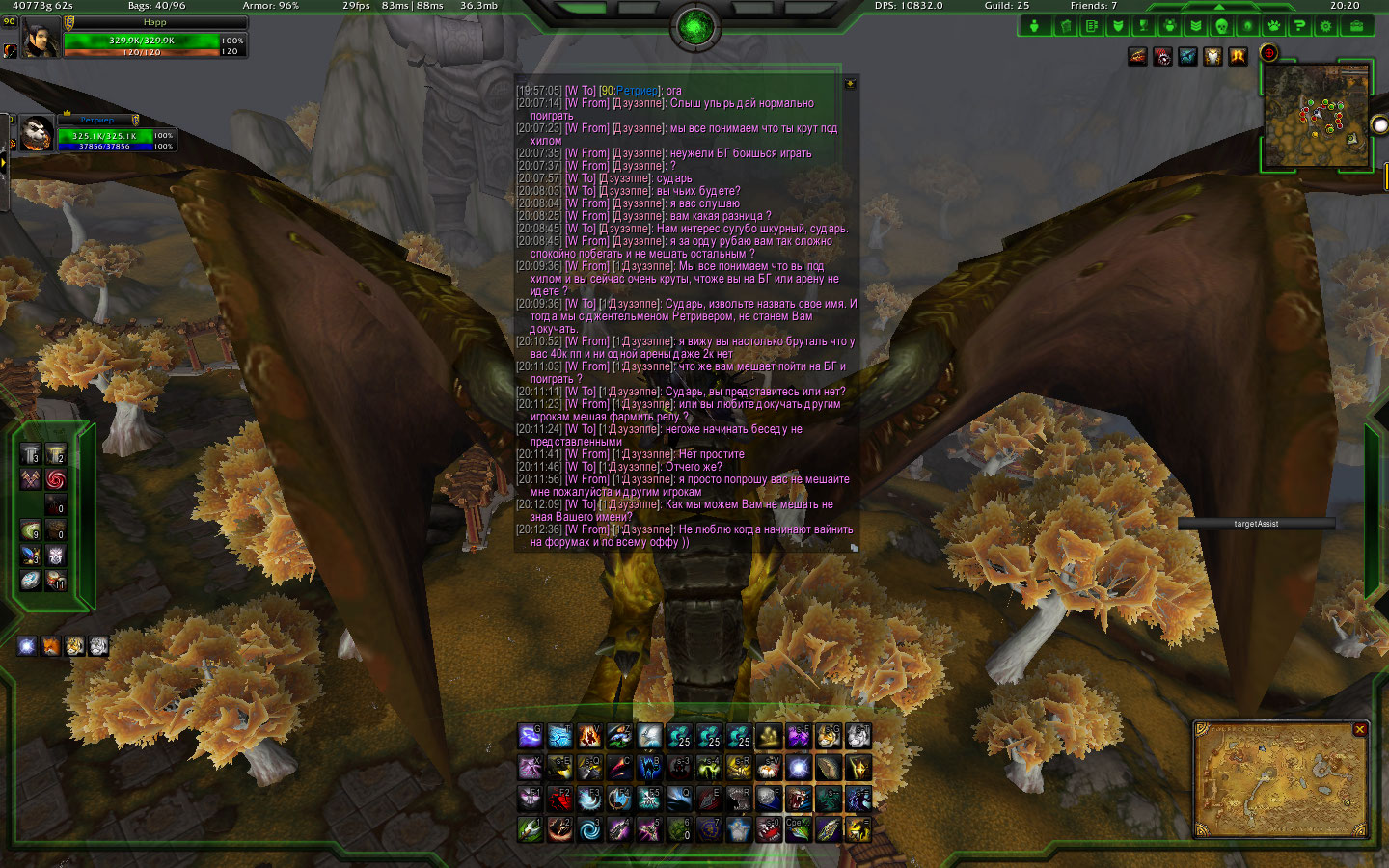Click the green skull icon in the menu bar
This screenshot has height=868, width=1389.
tap(1221, 26)
